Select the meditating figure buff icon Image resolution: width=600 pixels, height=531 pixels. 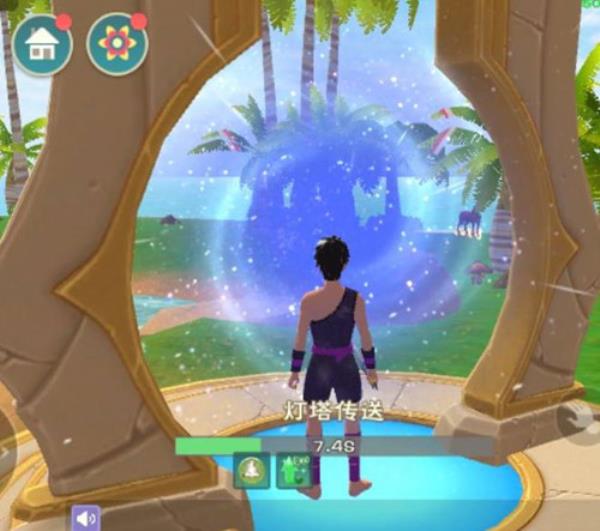point(251,470)
